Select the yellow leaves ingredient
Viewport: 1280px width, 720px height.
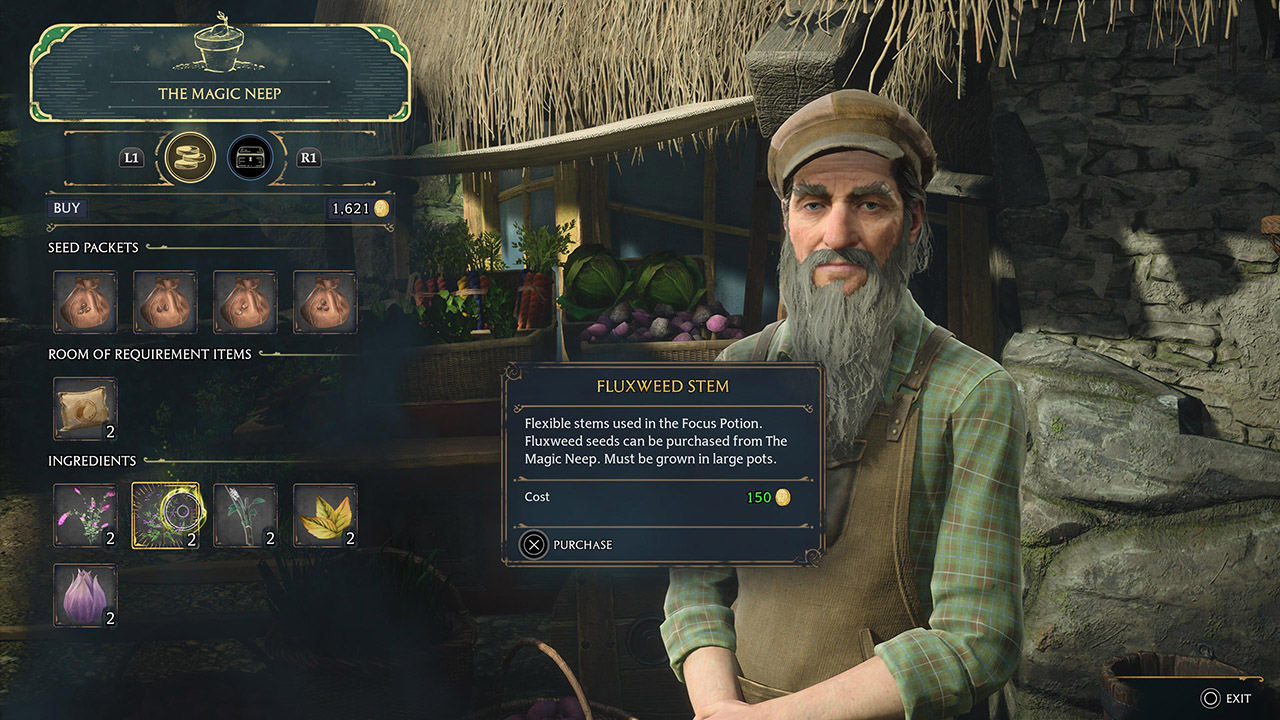(x=325, y=516)
